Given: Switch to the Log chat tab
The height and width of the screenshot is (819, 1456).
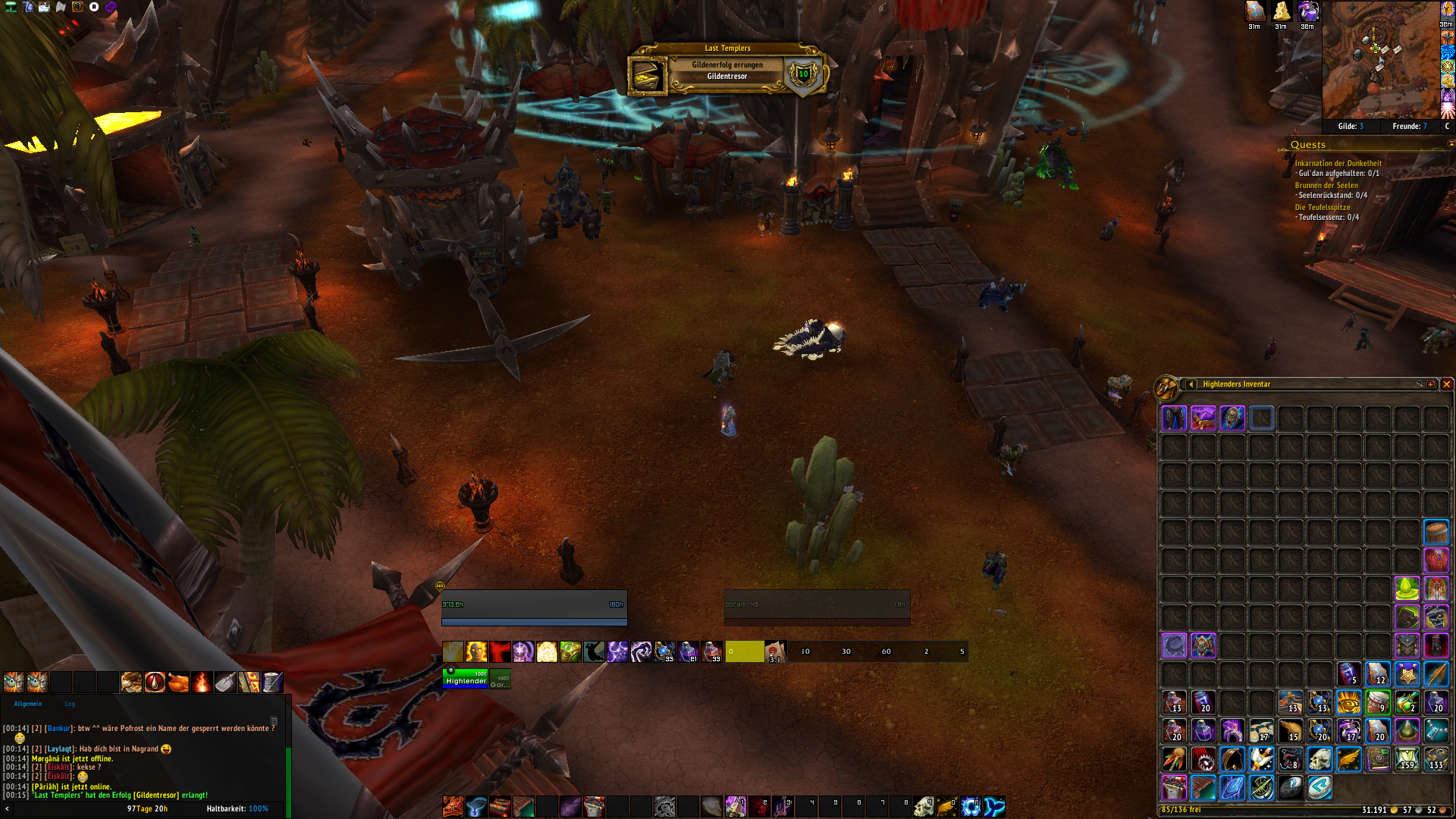Looking at the screenshot, I should point(70,704).
